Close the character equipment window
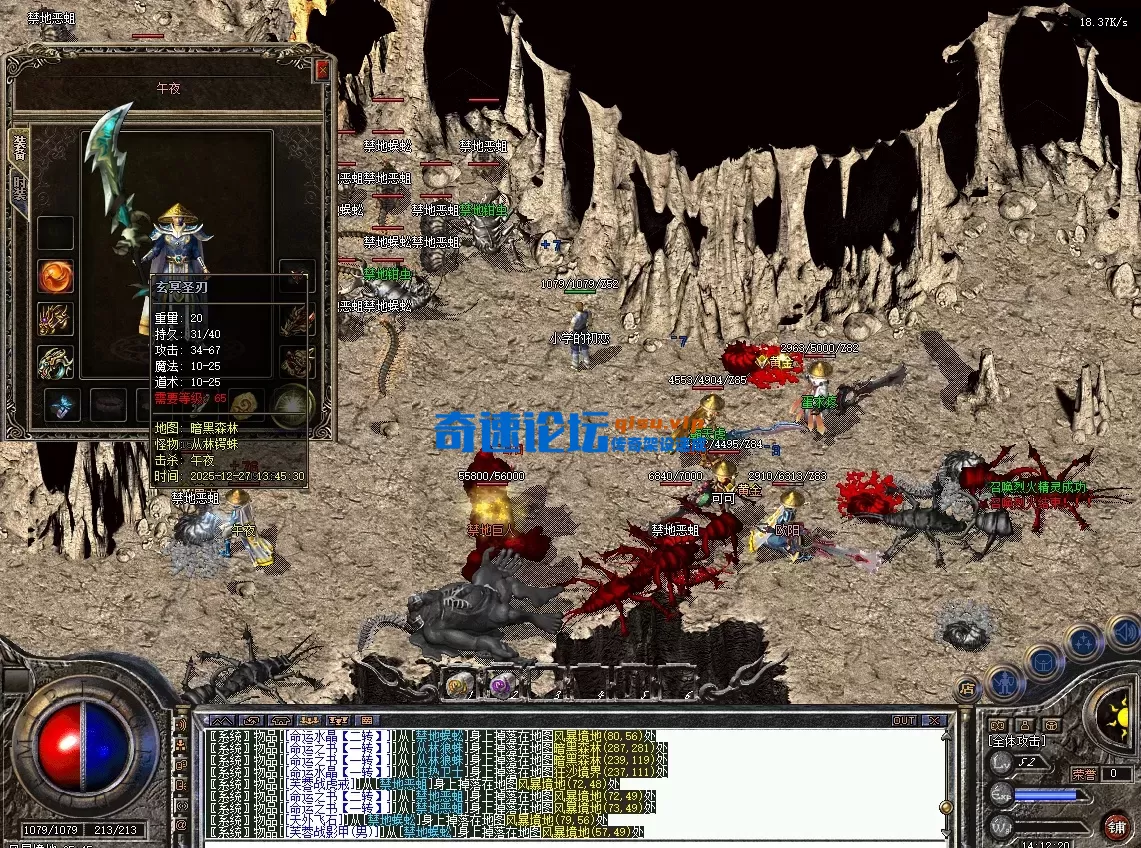This screenshot has height=848, width=1141. tap(322, 70)
